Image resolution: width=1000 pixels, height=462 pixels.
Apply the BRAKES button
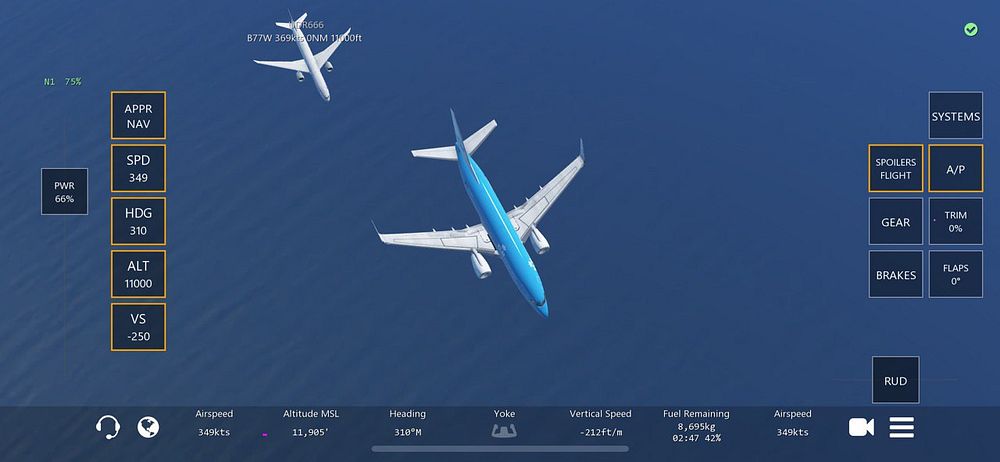[895, 274]
